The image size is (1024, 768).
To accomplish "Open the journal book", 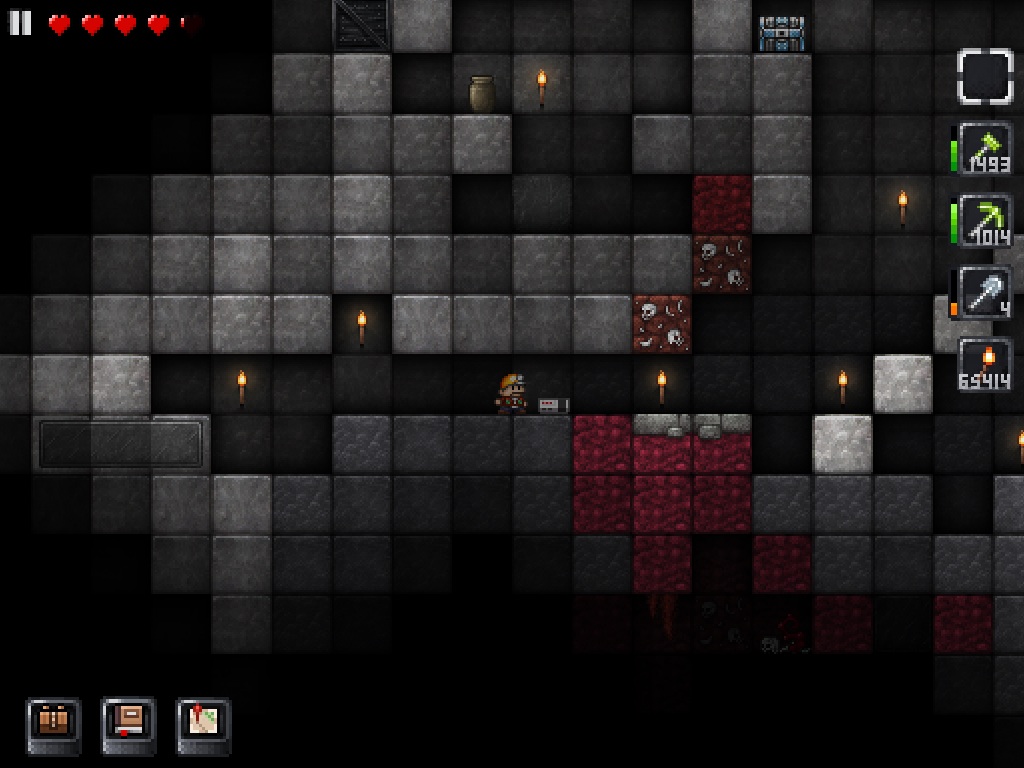I will tap(129, 725).
